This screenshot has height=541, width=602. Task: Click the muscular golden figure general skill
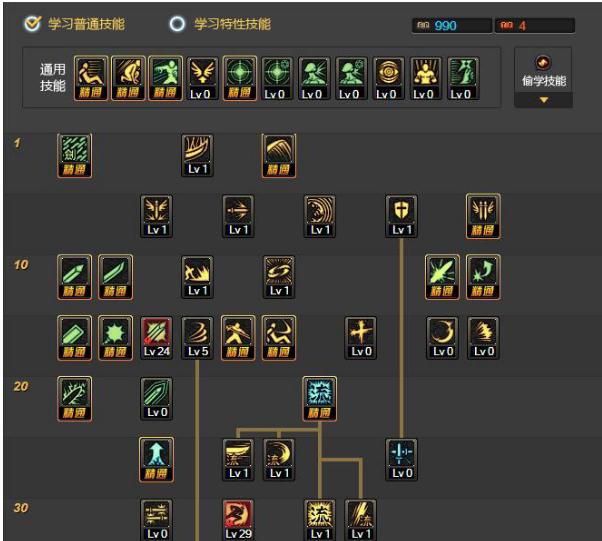coord(425,73)
